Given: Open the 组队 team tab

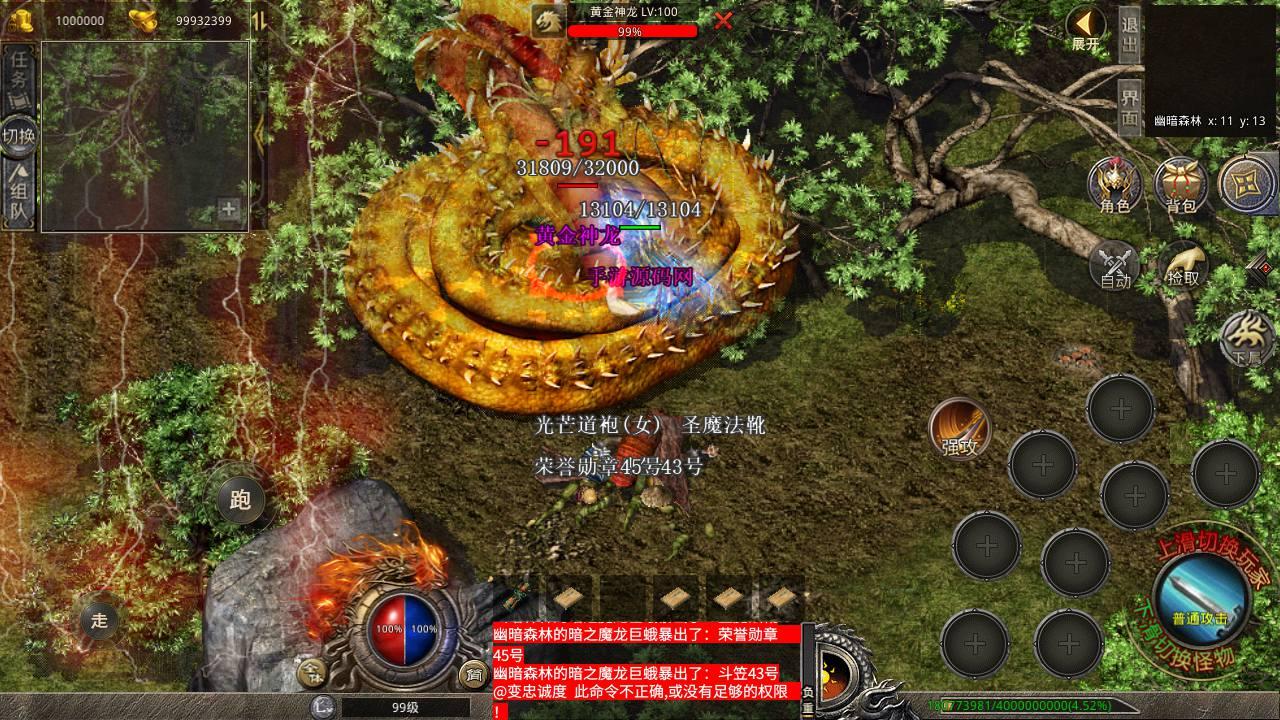Looking at the screenshot, I should tap(19, 194).
